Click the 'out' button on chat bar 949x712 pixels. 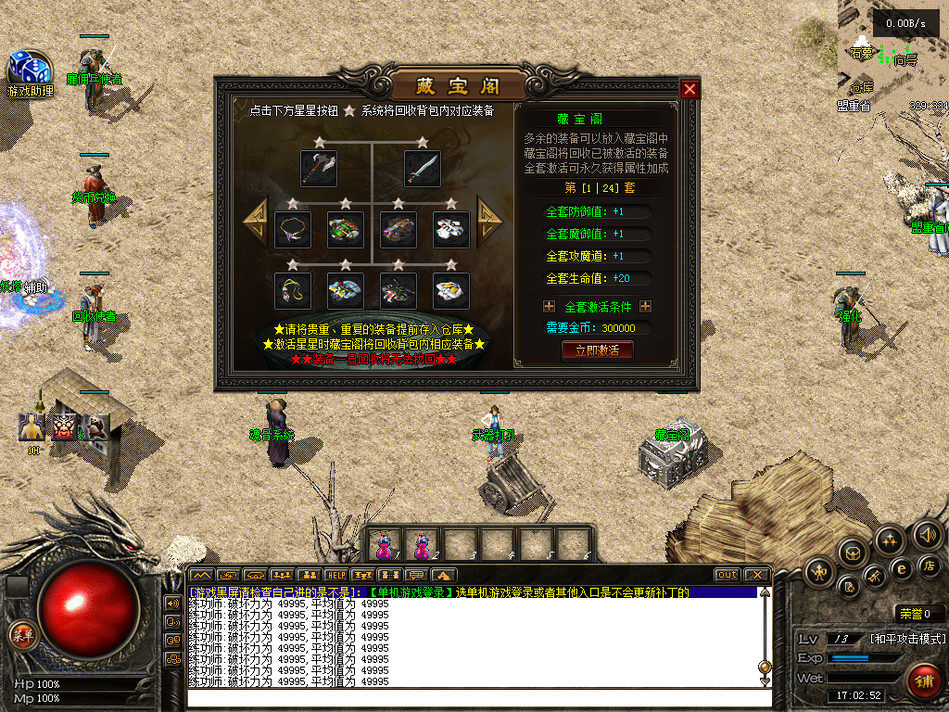[727, 575]
